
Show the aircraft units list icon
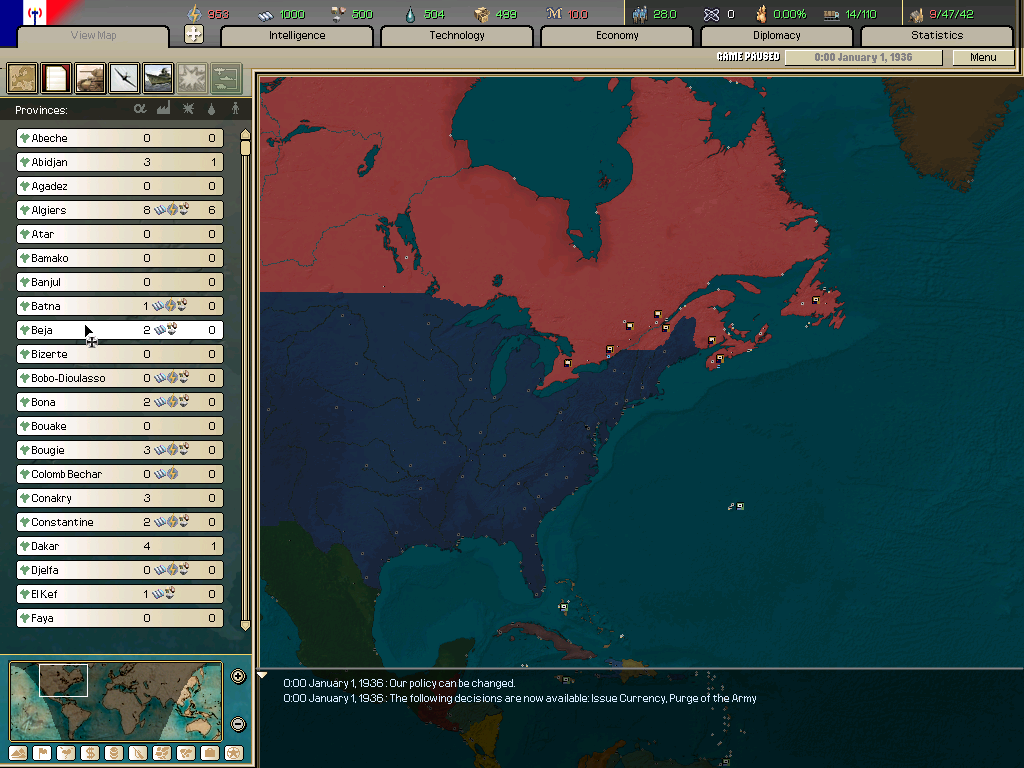coord(124,77)
